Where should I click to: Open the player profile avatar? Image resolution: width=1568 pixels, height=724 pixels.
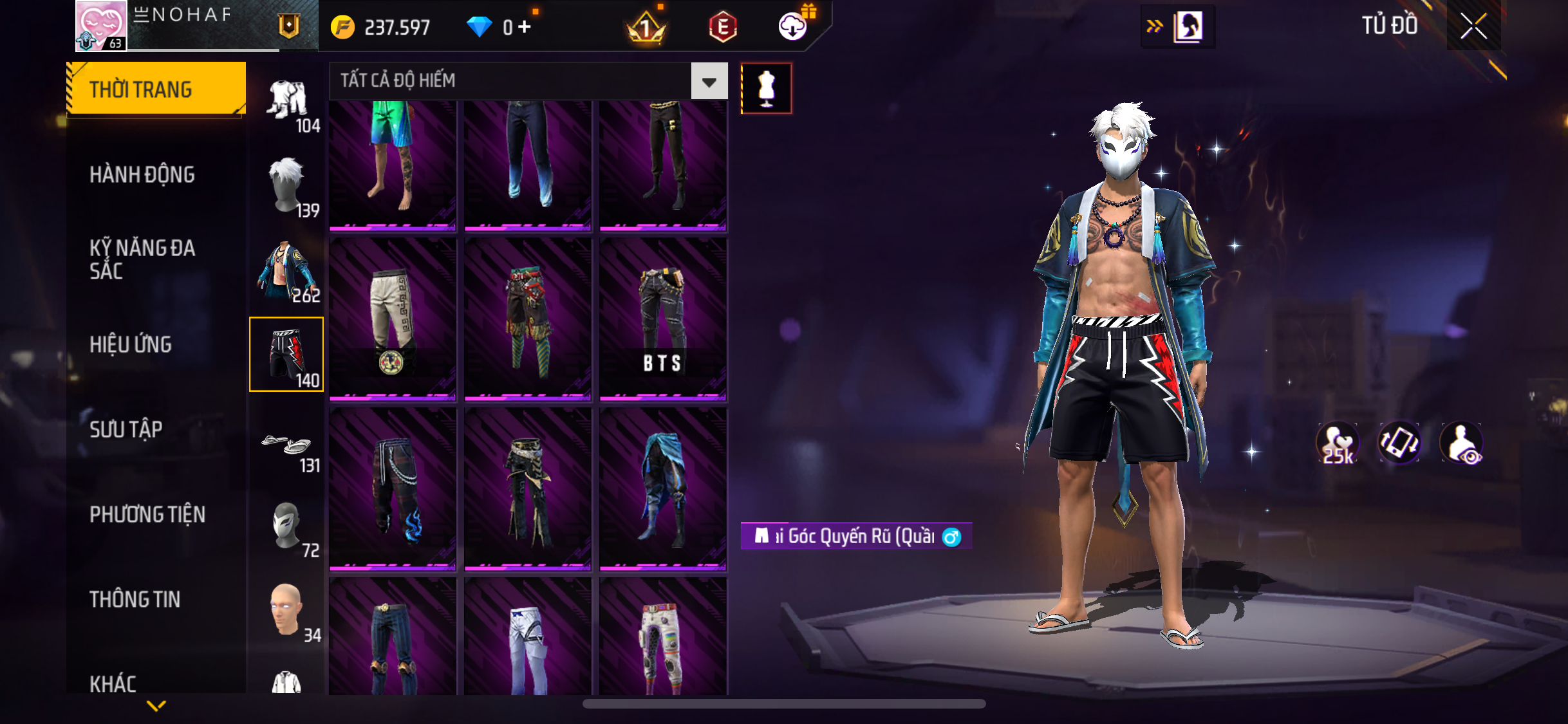coord(101,26)
